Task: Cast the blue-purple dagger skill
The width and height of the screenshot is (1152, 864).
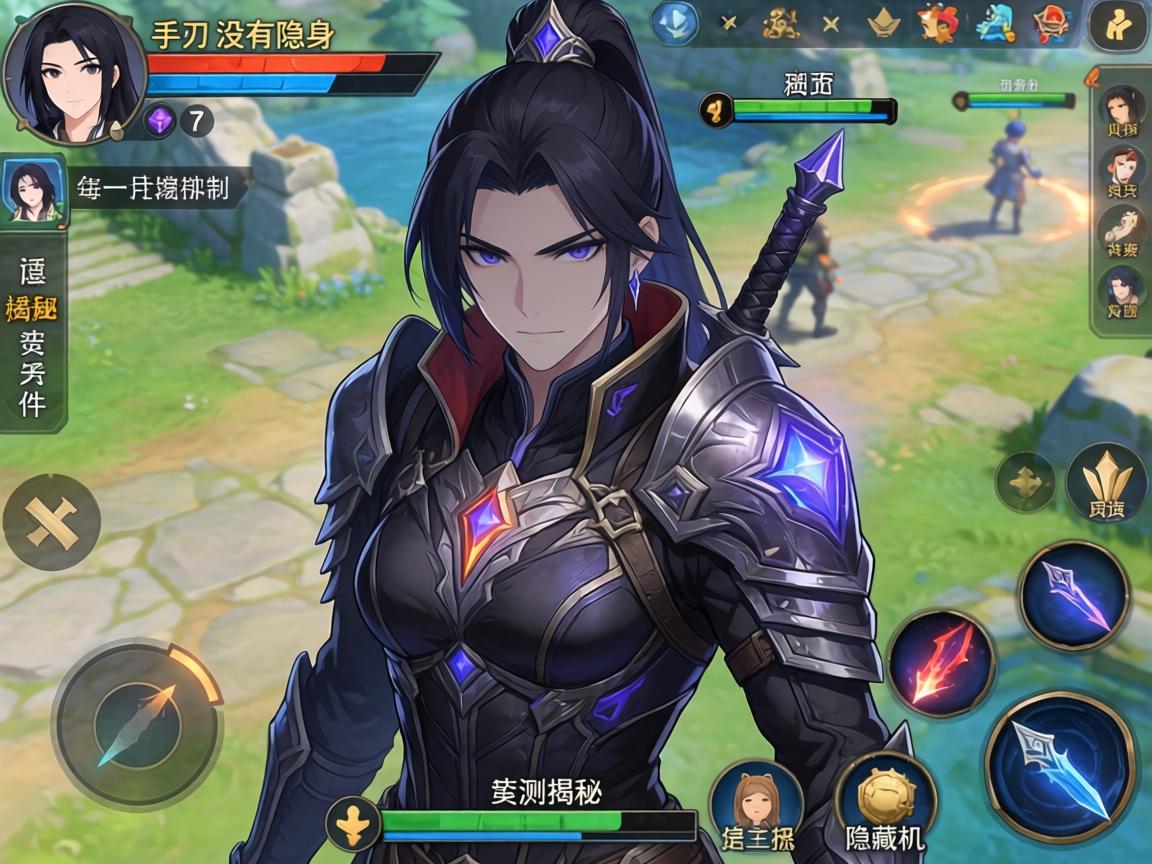Action: [1073, 594]
